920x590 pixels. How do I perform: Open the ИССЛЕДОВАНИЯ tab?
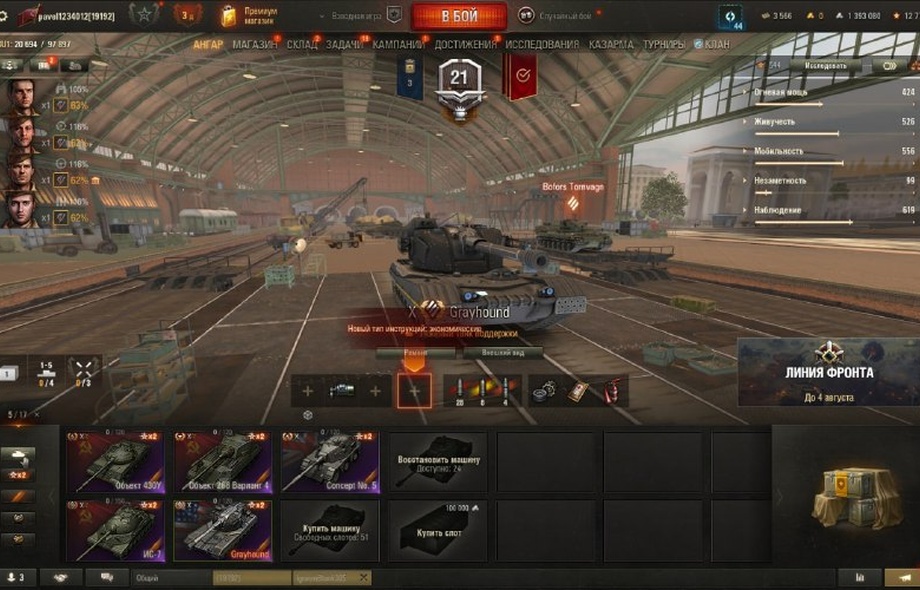point(542,45)
